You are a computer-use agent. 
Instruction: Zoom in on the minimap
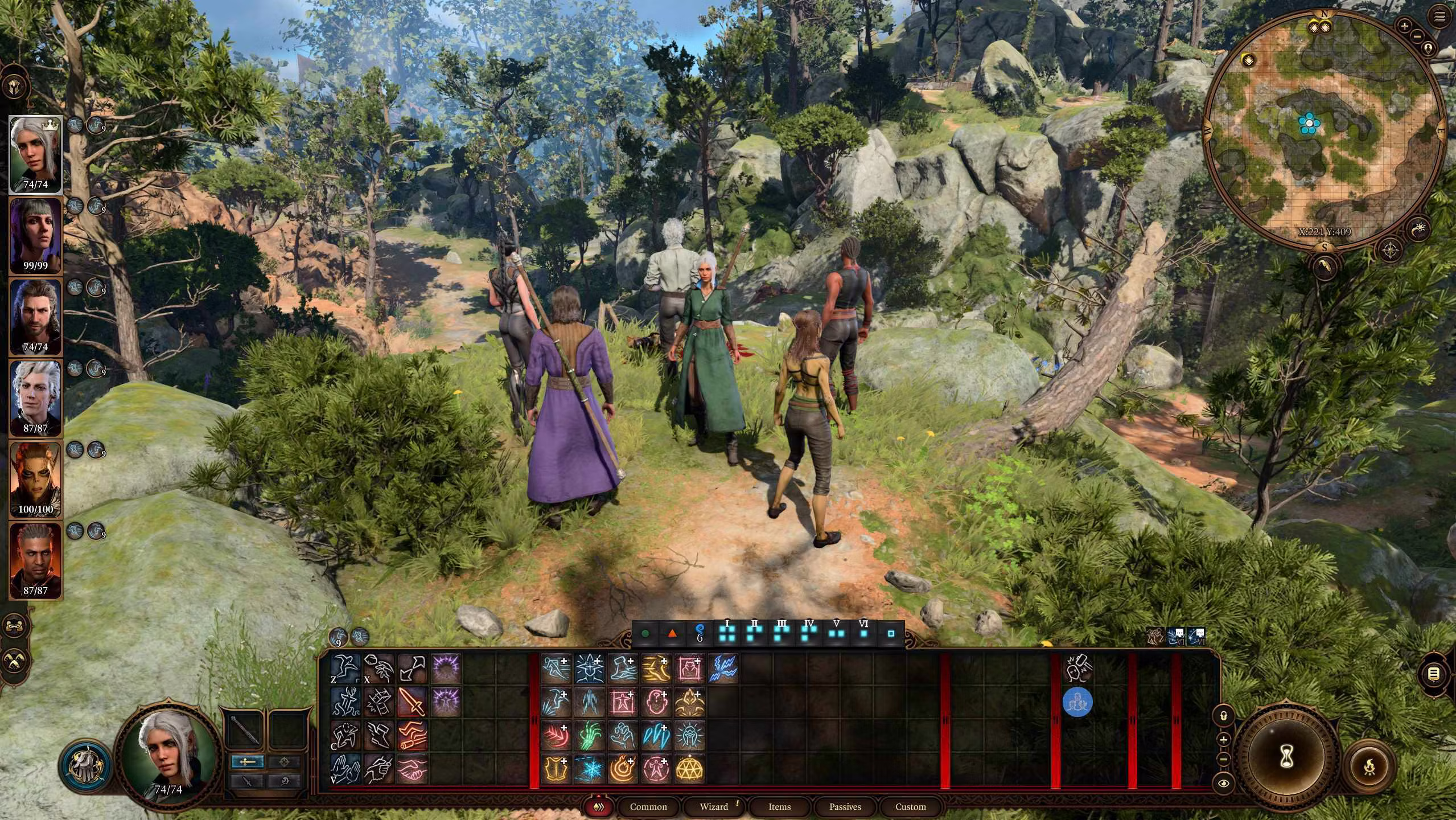1405,26
